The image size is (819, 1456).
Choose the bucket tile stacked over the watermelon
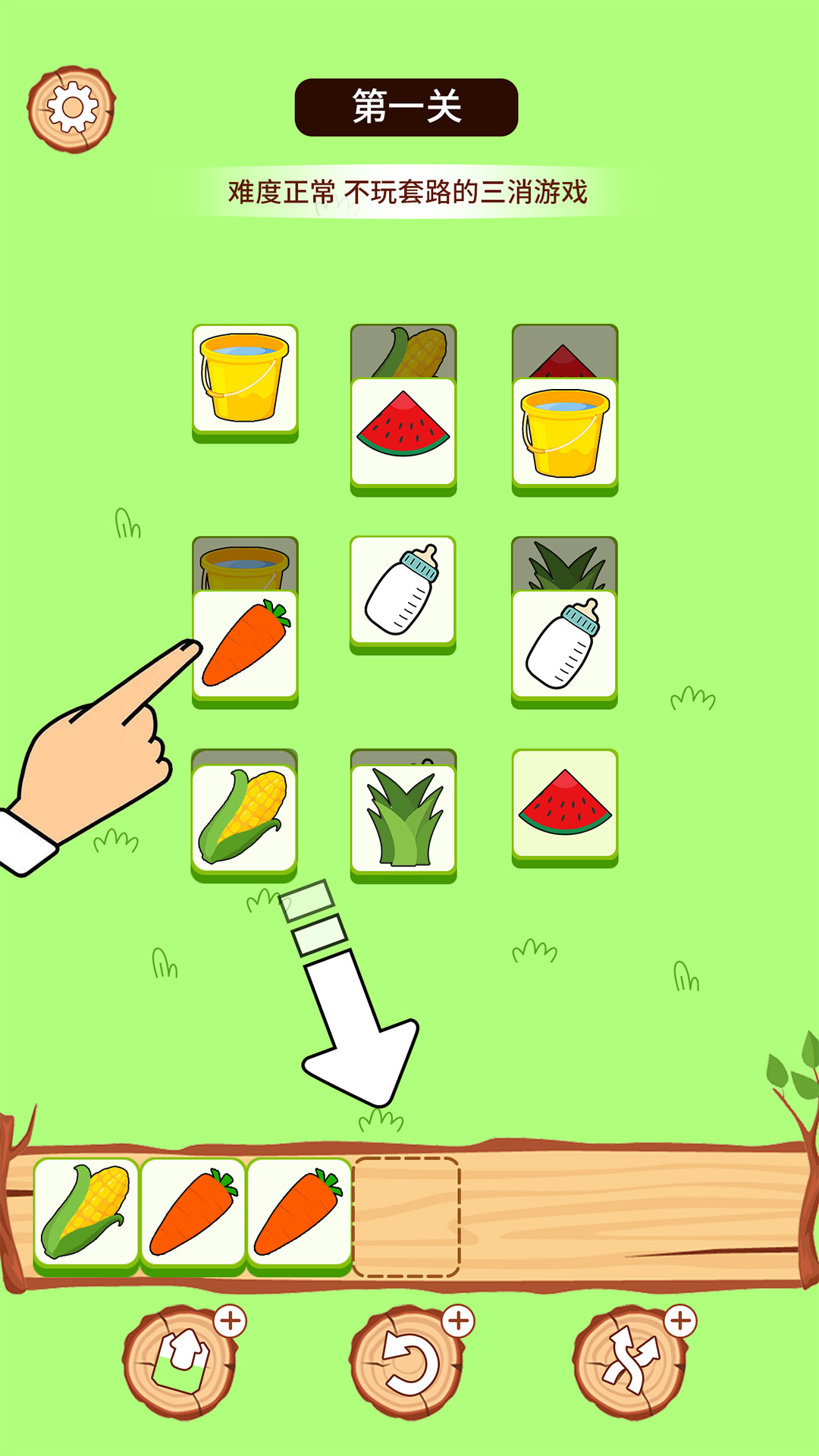coord(565,432)
